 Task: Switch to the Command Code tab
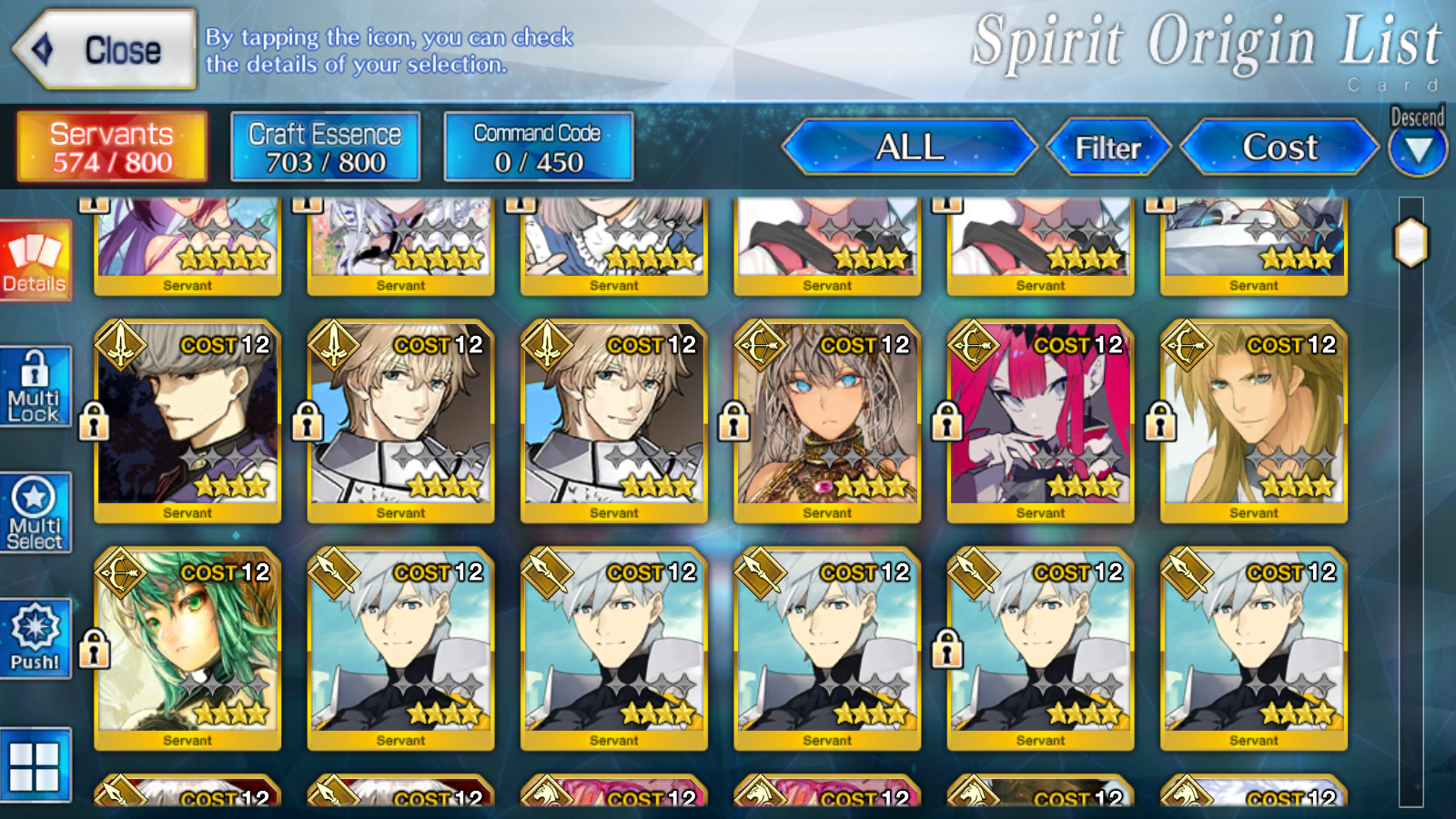click(x=539, y=147)
